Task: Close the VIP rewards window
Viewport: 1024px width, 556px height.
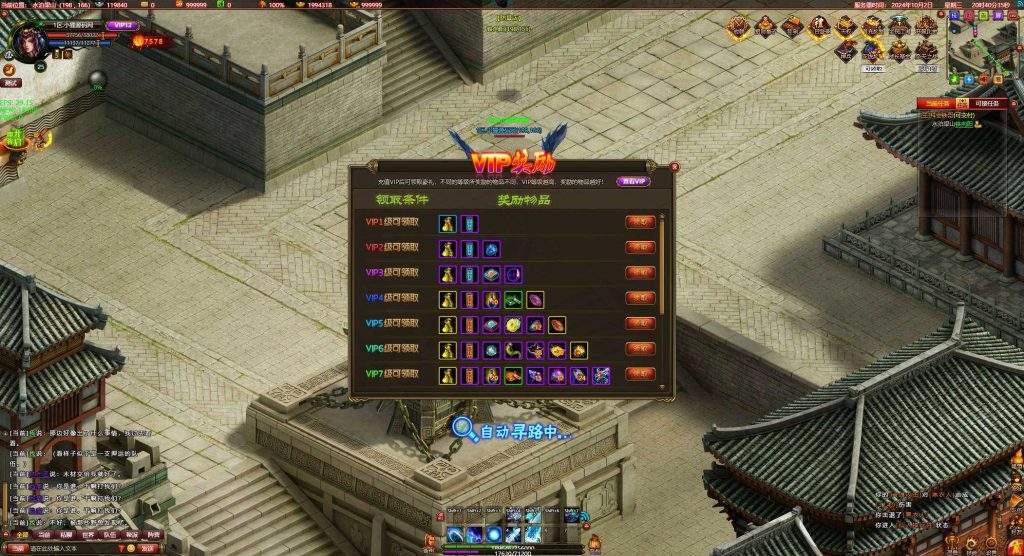Action: (x=675, y=167)
